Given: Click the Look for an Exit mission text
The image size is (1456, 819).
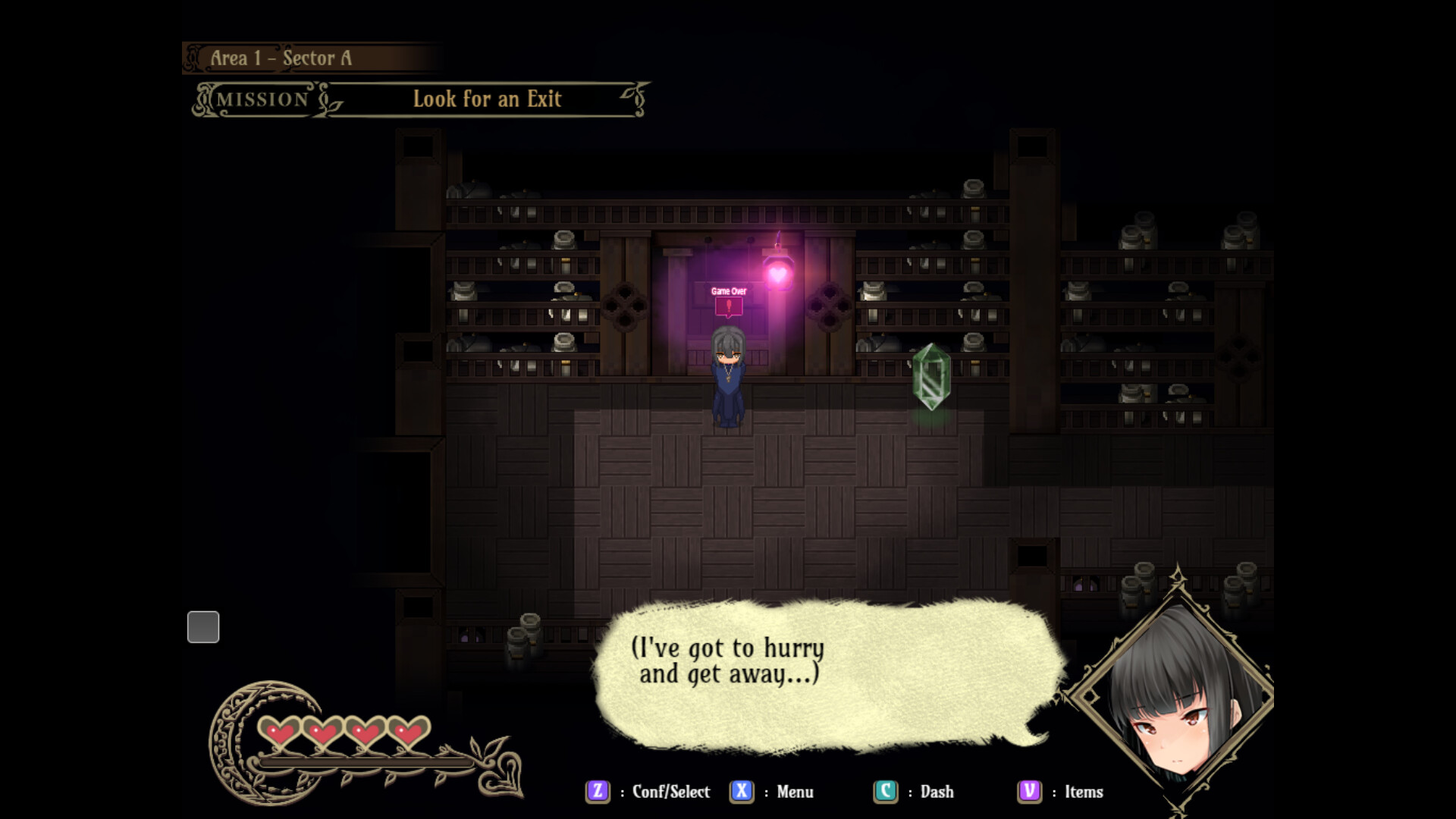Looking at the screenshot, I should 487,99.
